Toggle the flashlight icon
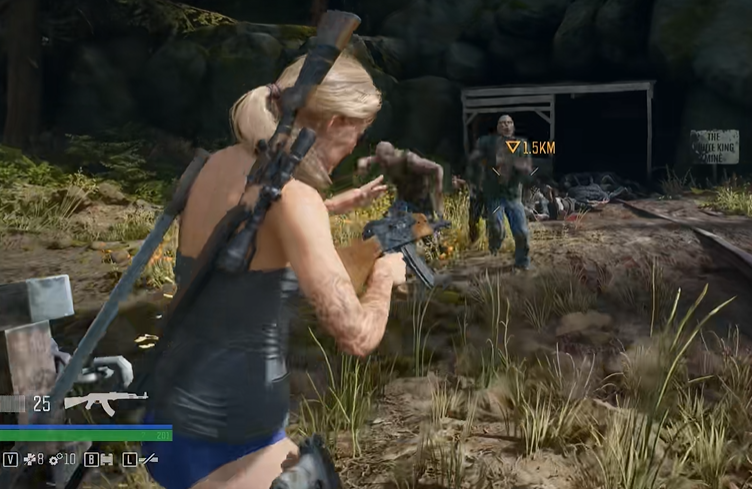Screen dimensions: 752x489 tap(148, 459)
